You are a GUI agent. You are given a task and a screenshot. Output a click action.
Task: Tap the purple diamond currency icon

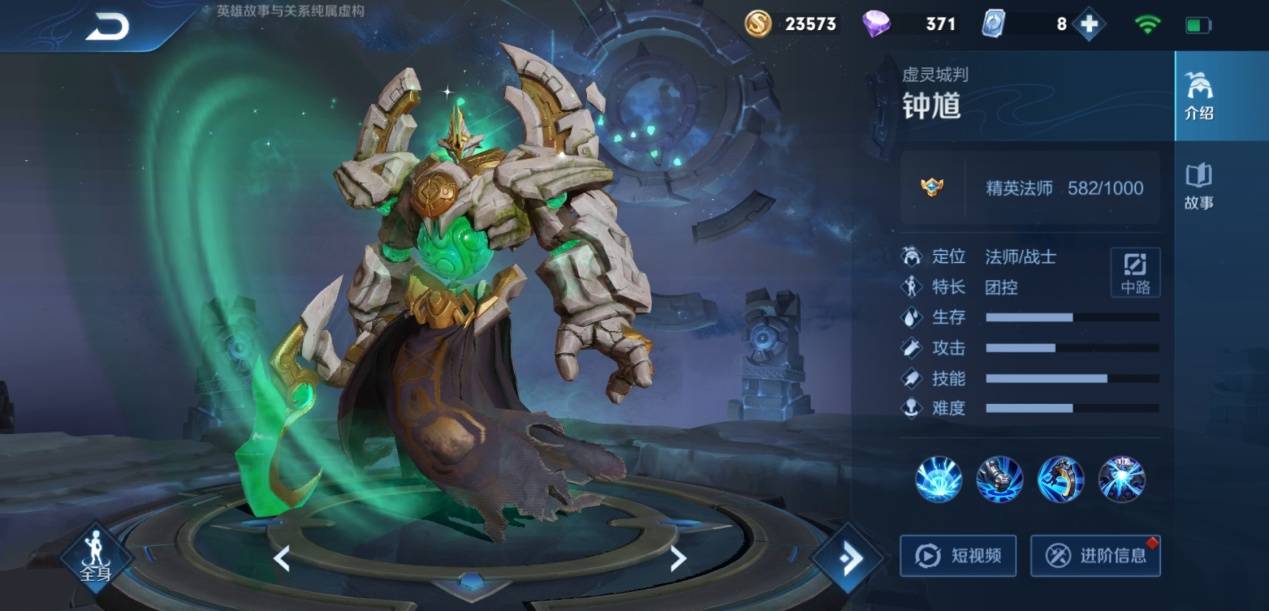(876, 24)
